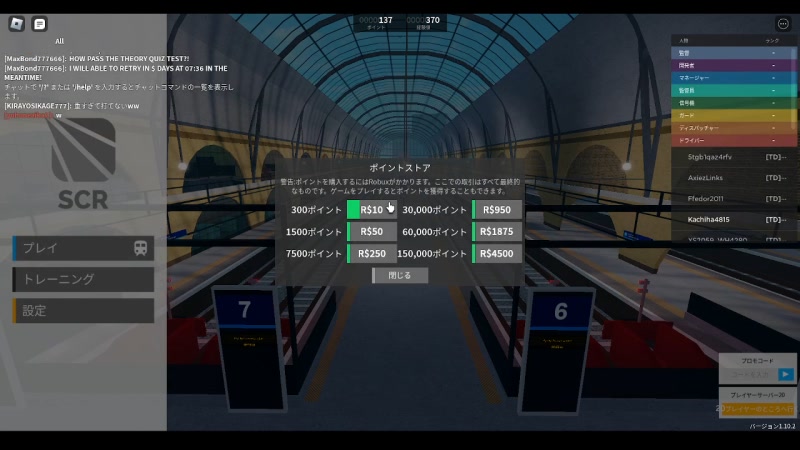Open the three-dot options button
This screenshot has height=450, width=800.
click(x=783, y=24)
